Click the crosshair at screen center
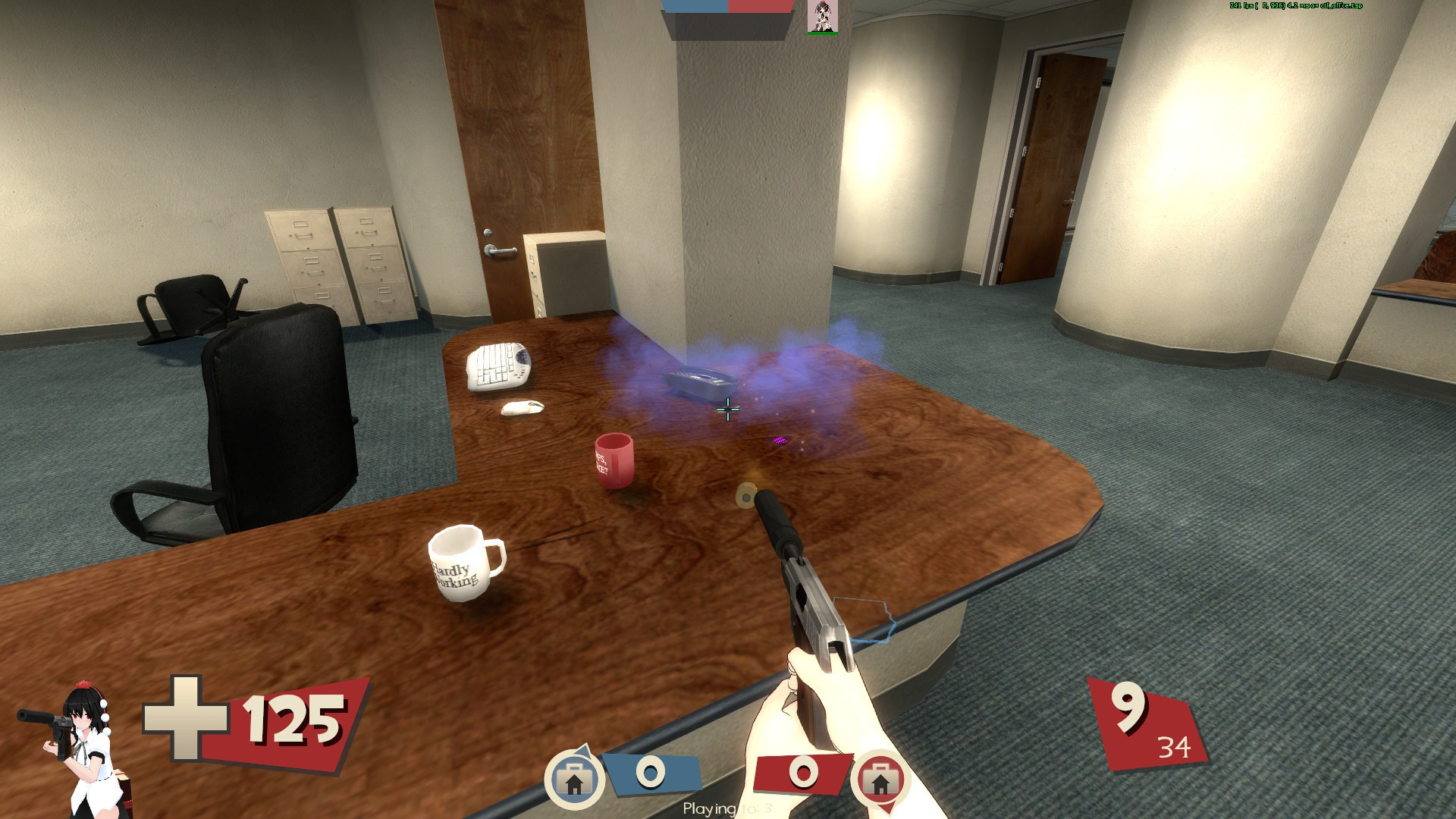The image size is (1456, 819). tap(727, 409)
